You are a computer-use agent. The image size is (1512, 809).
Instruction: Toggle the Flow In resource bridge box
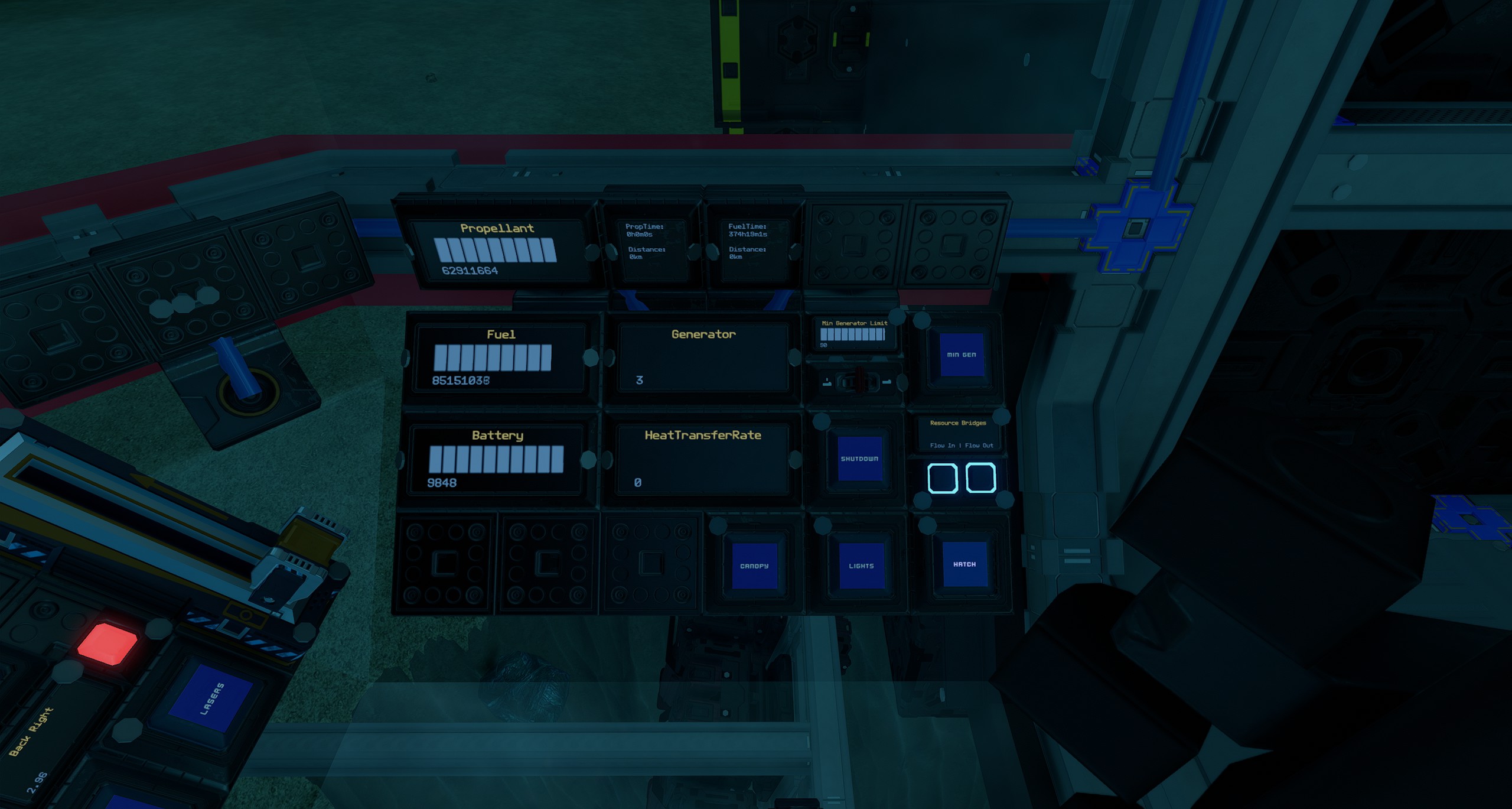(943, 477)
